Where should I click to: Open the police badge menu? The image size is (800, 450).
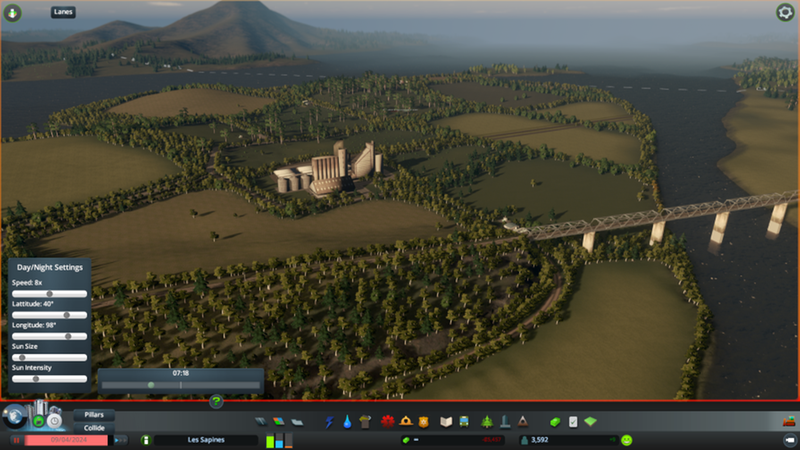click(423, 421)
